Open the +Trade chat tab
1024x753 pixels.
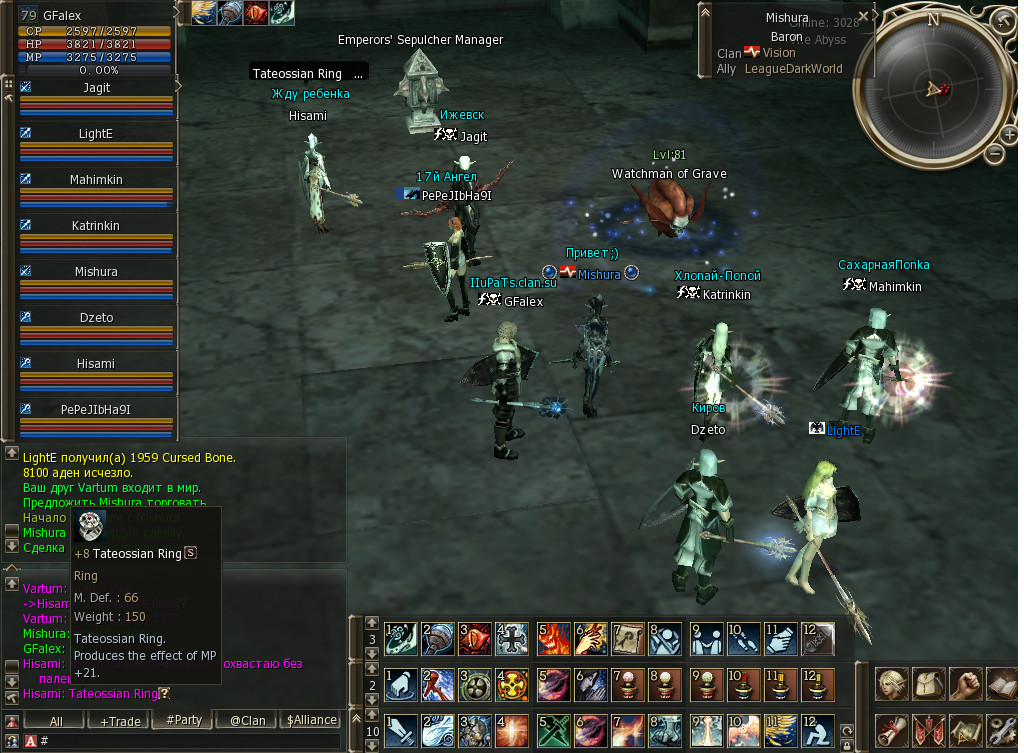(119, 720)
